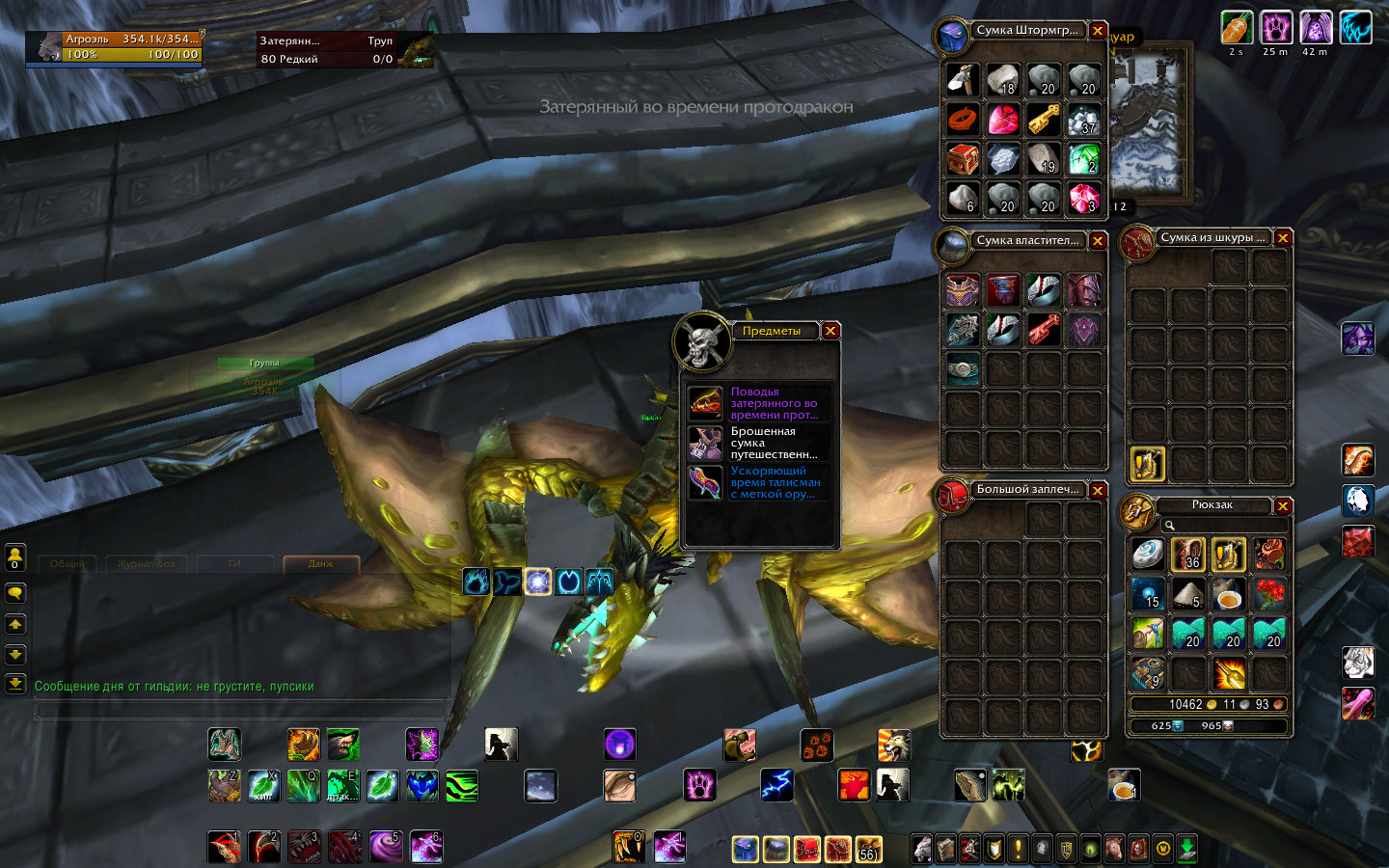This screenshot has width=1389, height=868.
Task: Click the Агроэль player unit frame
Action: 116,46
